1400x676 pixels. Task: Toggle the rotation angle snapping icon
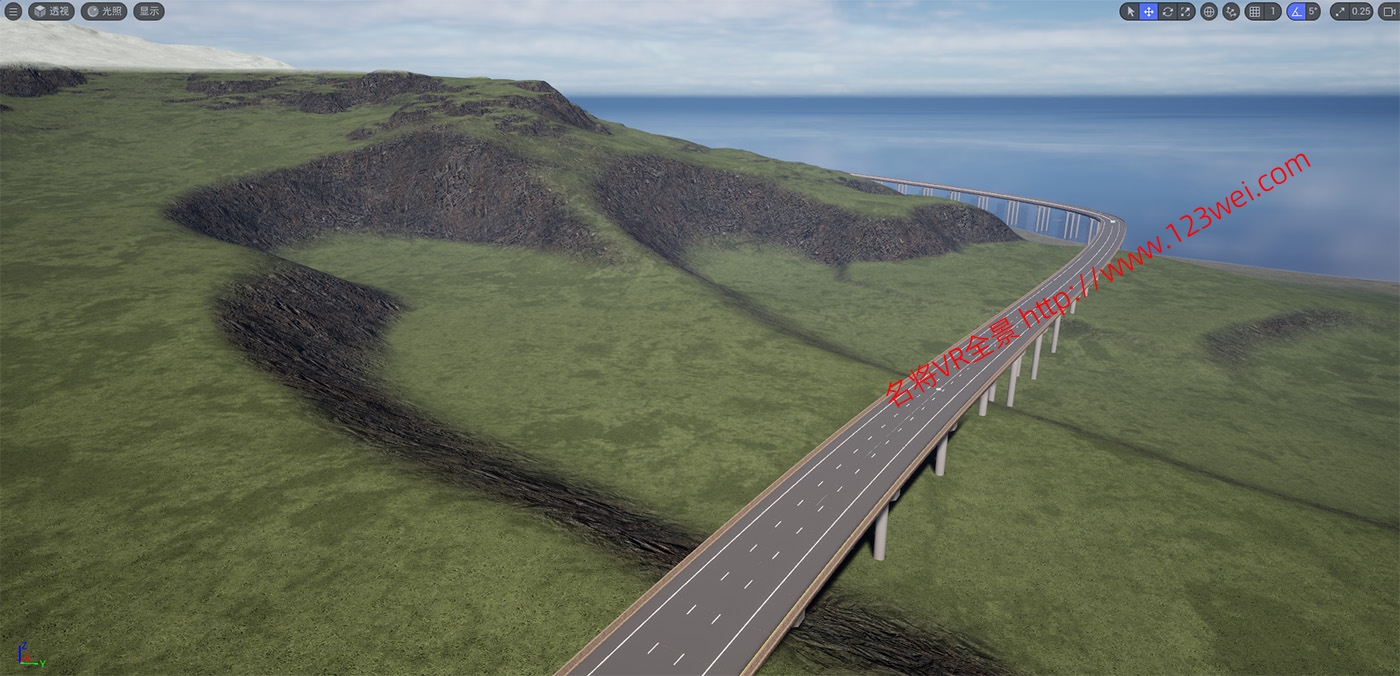pos(1296,12)
